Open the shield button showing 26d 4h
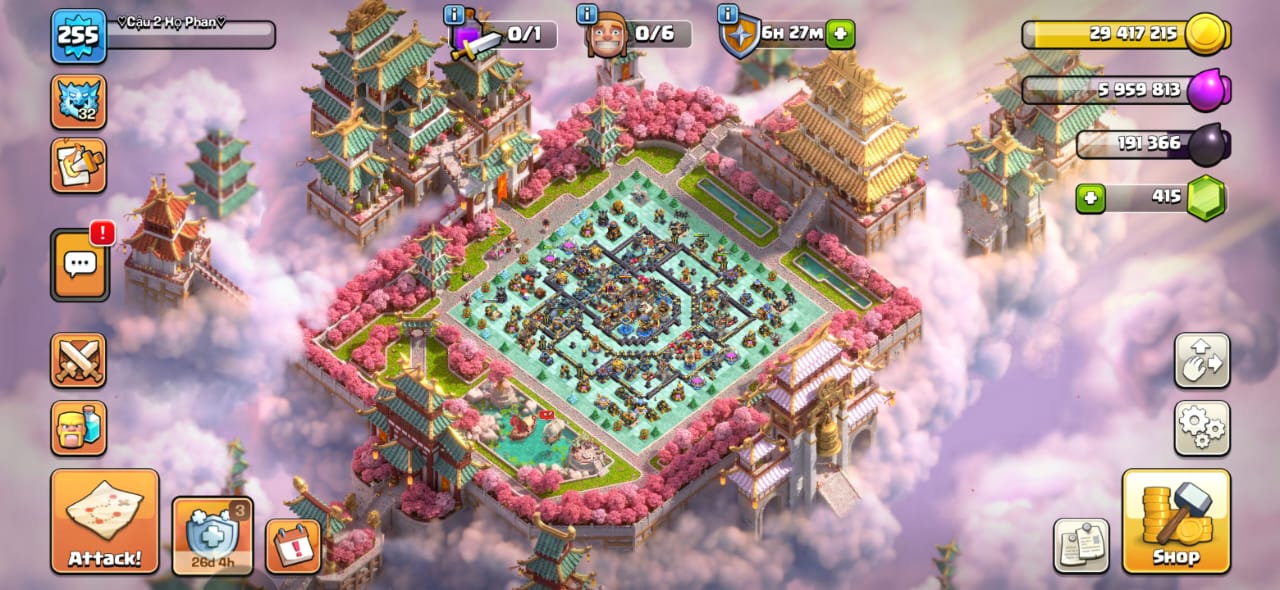 (213, 536)
